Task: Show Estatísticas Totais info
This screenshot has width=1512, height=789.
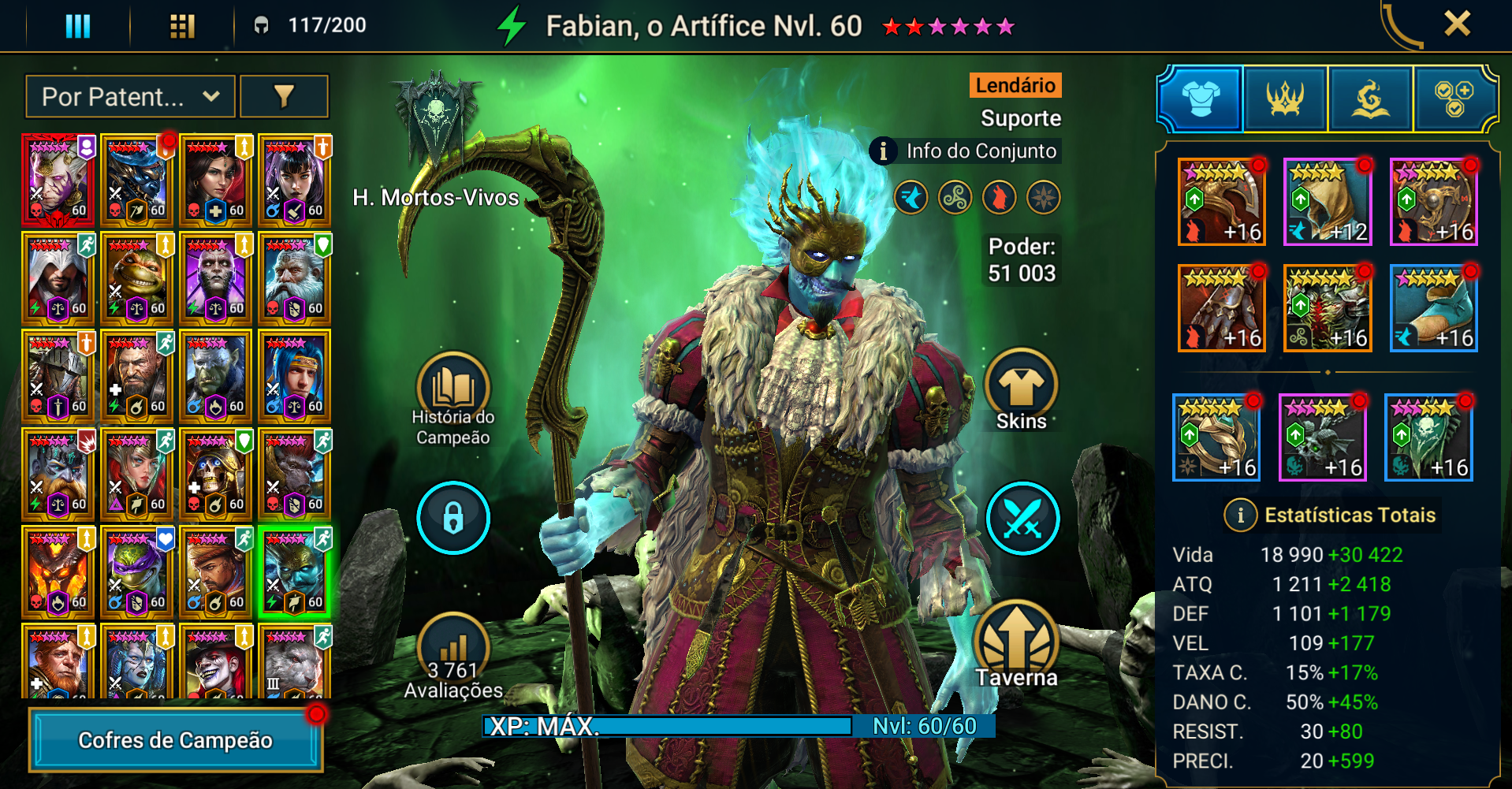Action: [1241, 515]
